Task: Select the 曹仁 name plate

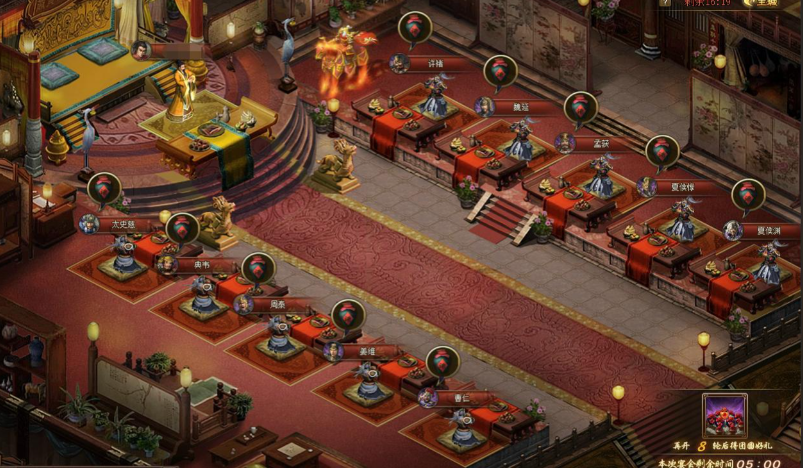Action: 455,398
